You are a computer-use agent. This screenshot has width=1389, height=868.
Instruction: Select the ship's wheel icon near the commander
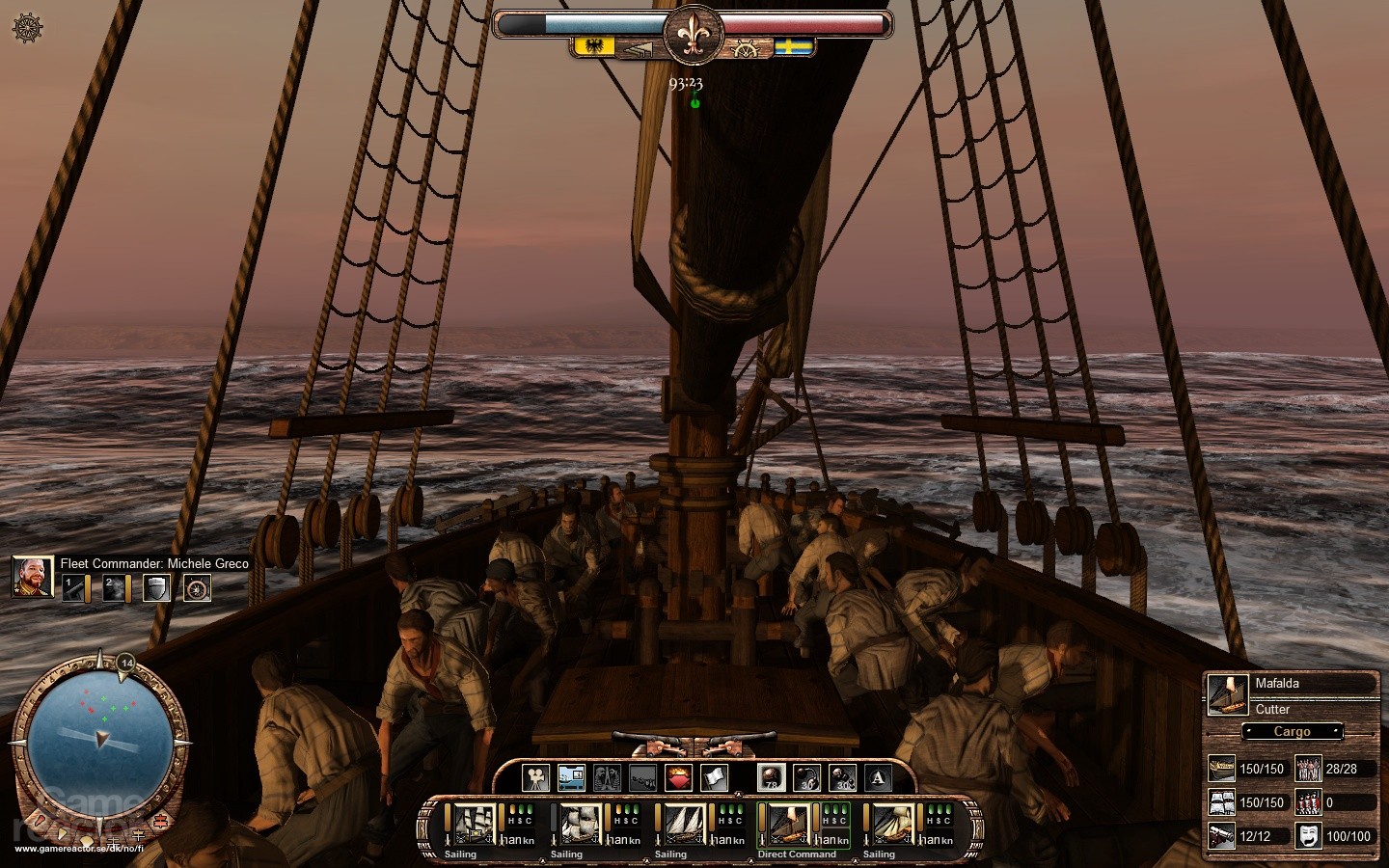(197, 587)
